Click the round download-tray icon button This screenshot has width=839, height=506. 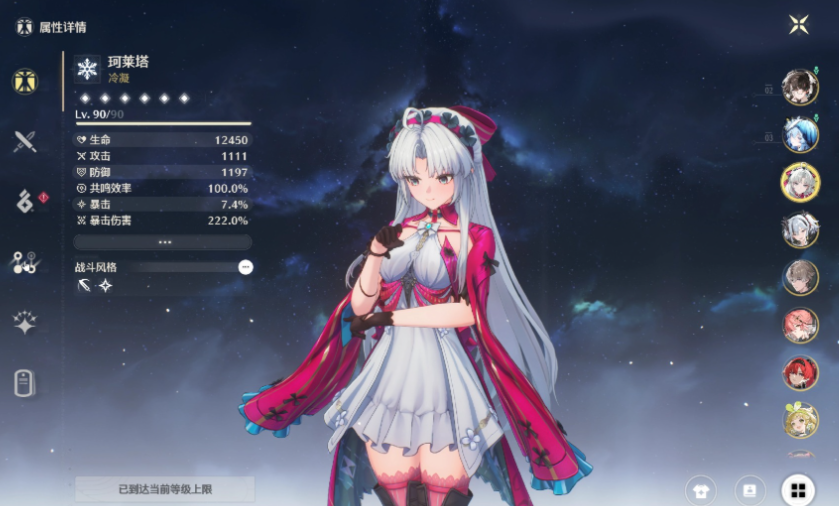point(748,490)
